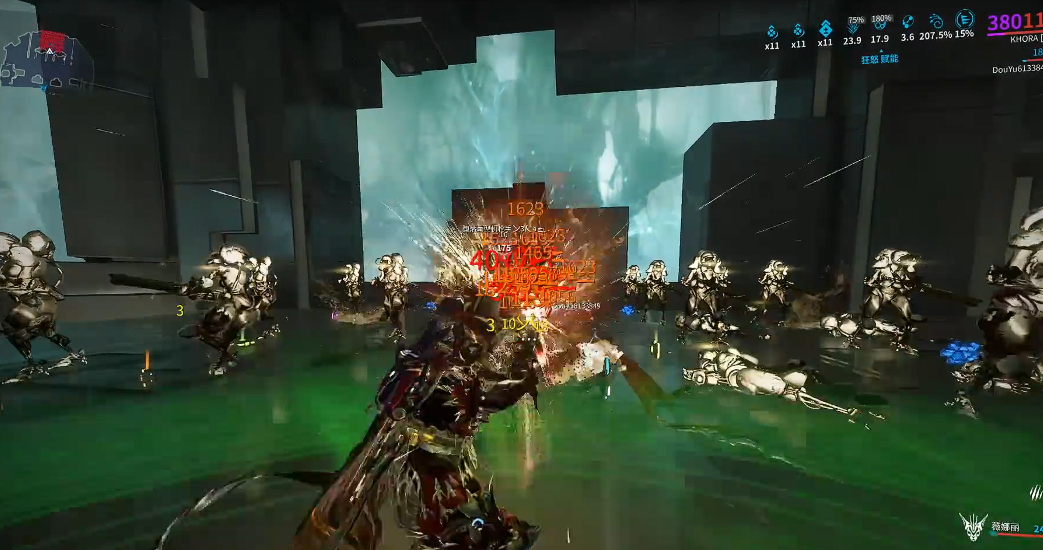Click the circular 15% buff icon
Screen dimensions: 1043x550
964,19
